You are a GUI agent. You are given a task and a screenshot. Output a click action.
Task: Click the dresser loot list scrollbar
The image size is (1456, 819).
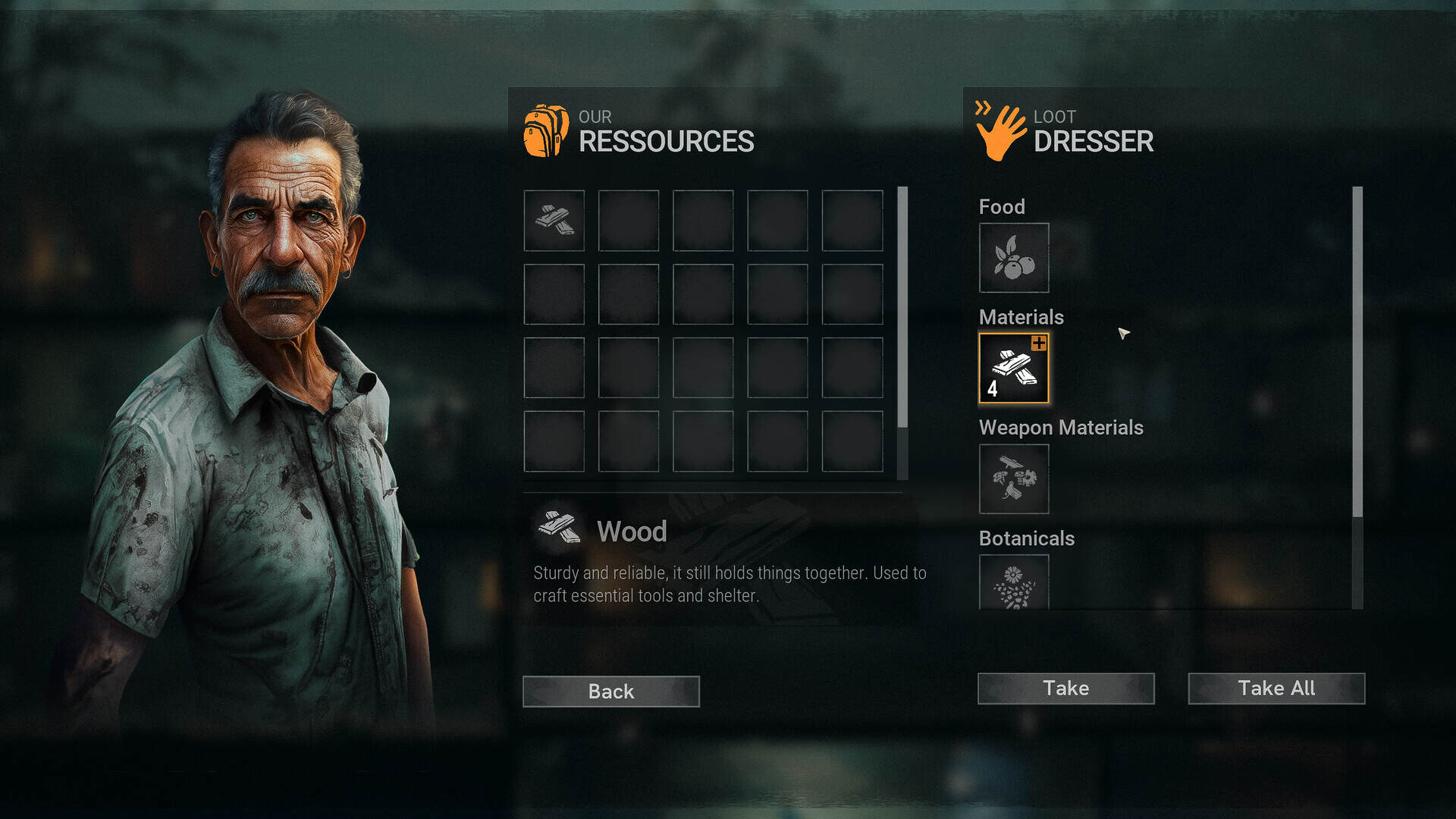point(1357,353)
